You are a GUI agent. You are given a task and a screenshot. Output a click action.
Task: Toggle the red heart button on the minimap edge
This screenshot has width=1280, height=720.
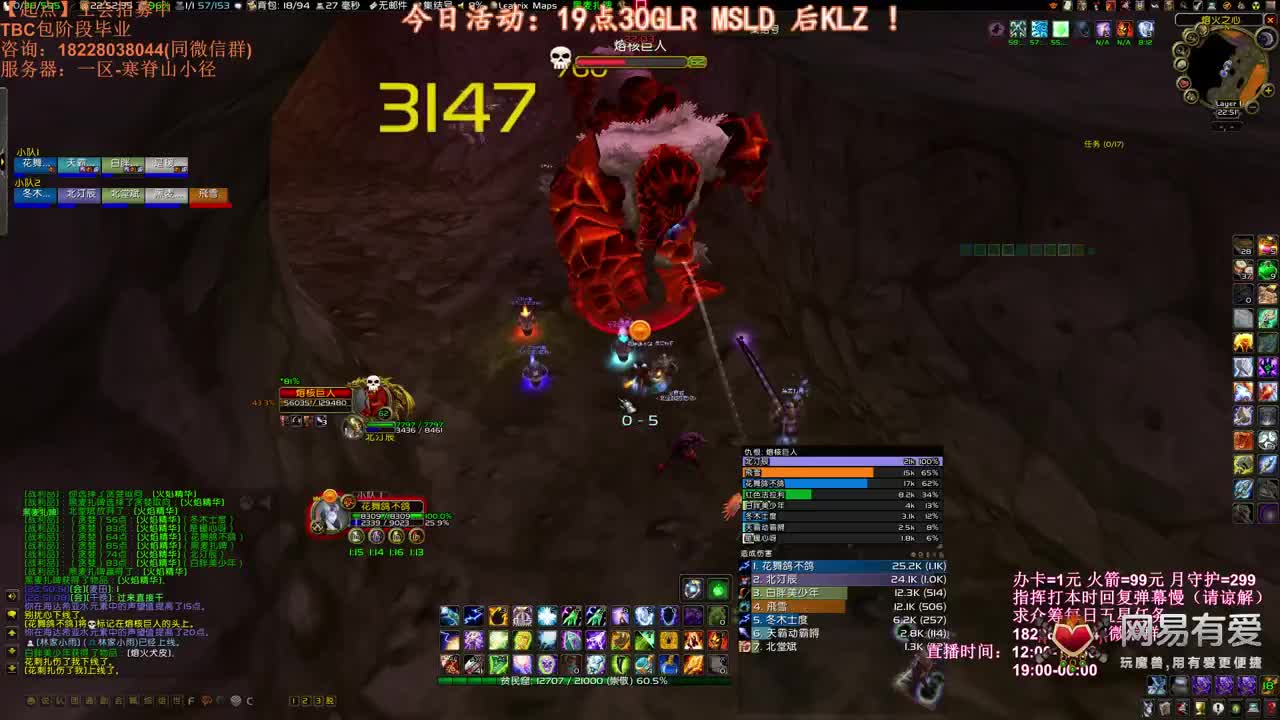tap(1183, 84)
